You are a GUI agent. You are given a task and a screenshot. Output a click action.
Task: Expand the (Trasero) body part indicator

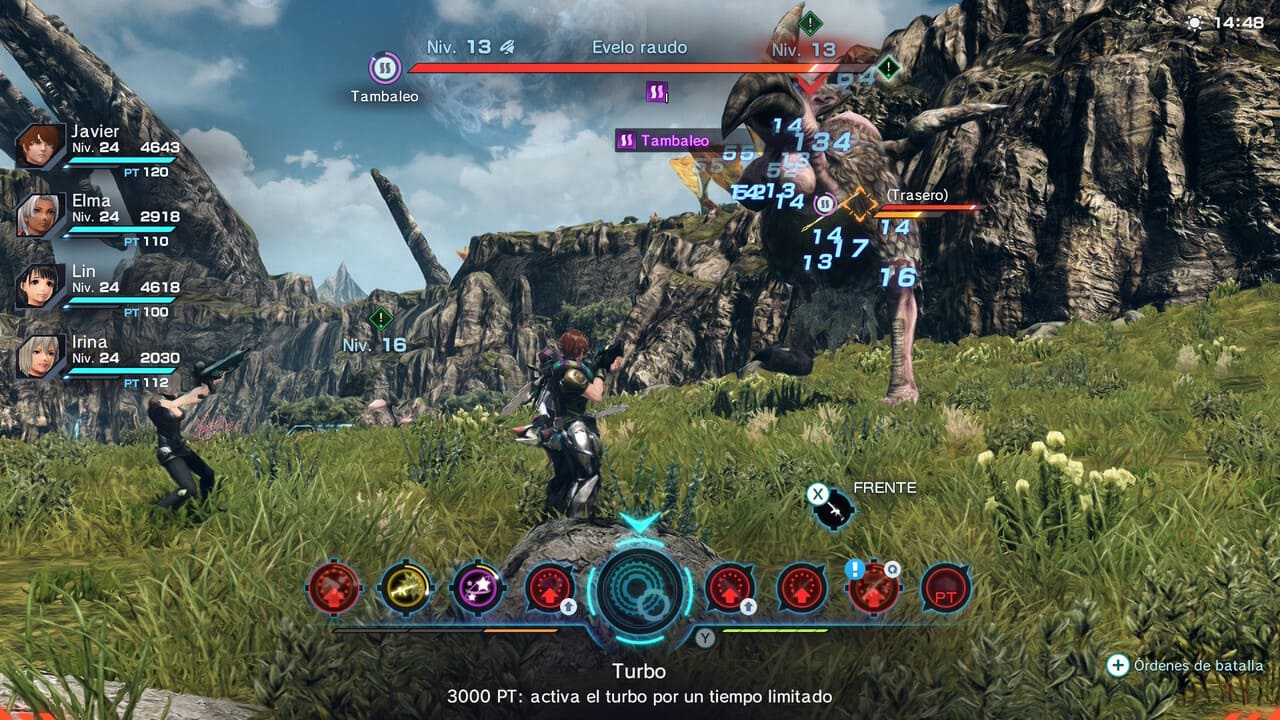click(916, 197)
